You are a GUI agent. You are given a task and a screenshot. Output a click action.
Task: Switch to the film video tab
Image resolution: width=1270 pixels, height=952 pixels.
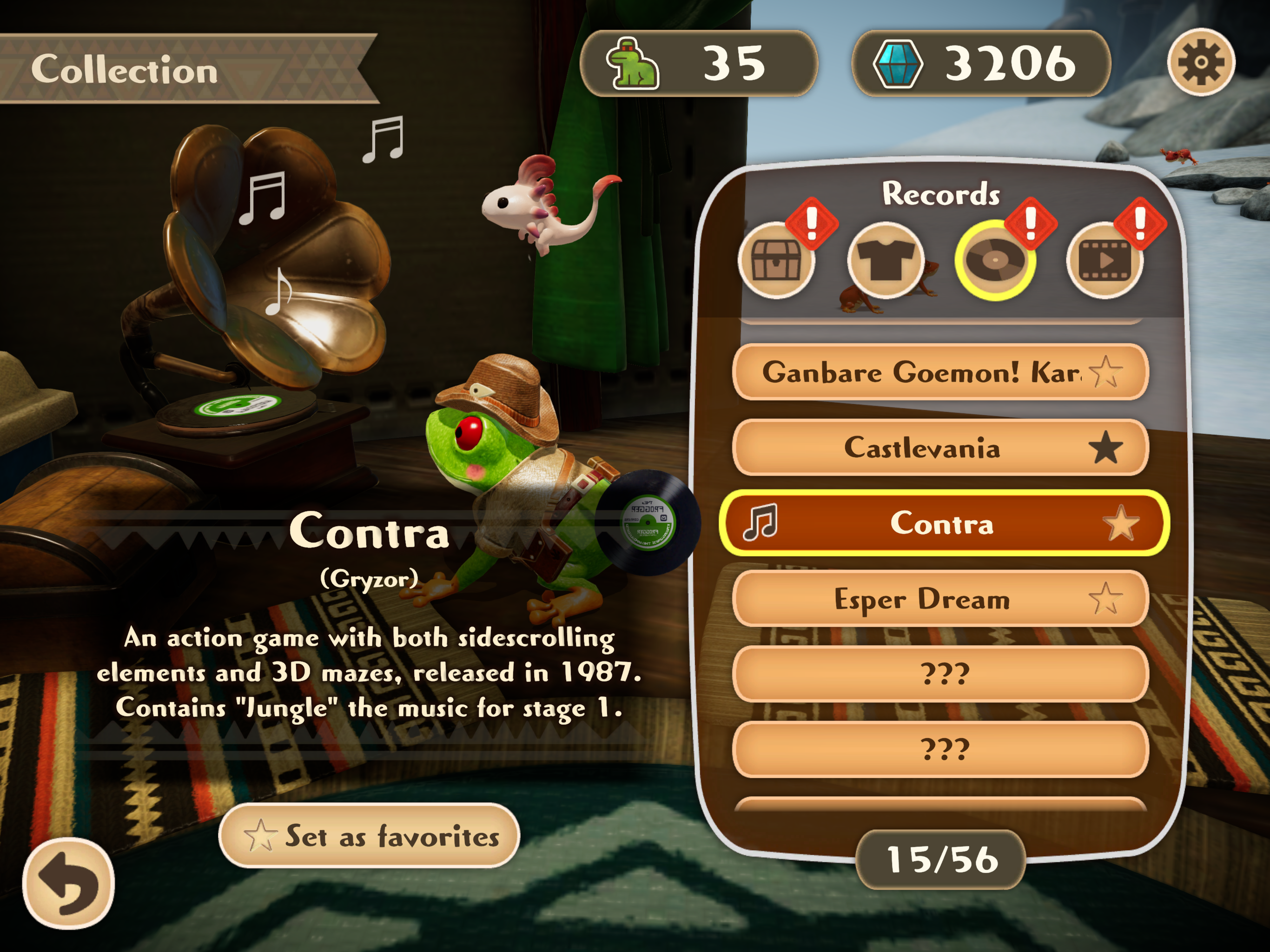[1105, 261]
